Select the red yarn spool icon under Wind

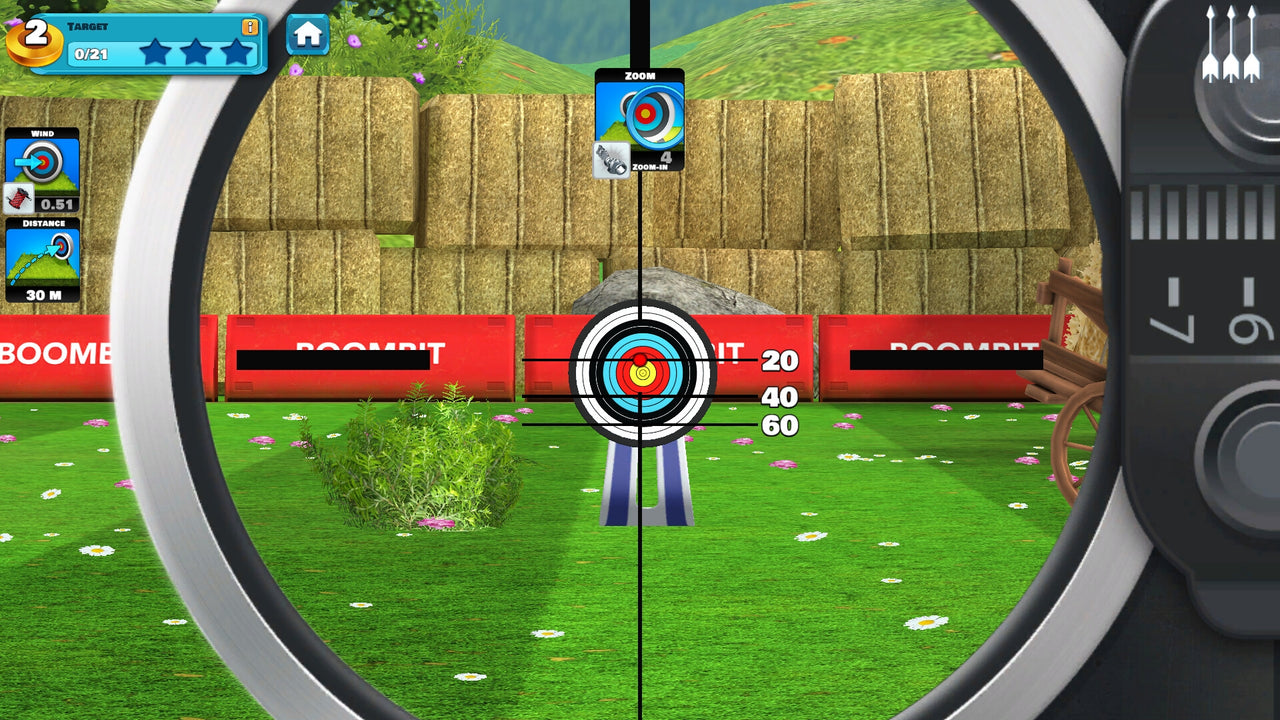click(18, 197)
